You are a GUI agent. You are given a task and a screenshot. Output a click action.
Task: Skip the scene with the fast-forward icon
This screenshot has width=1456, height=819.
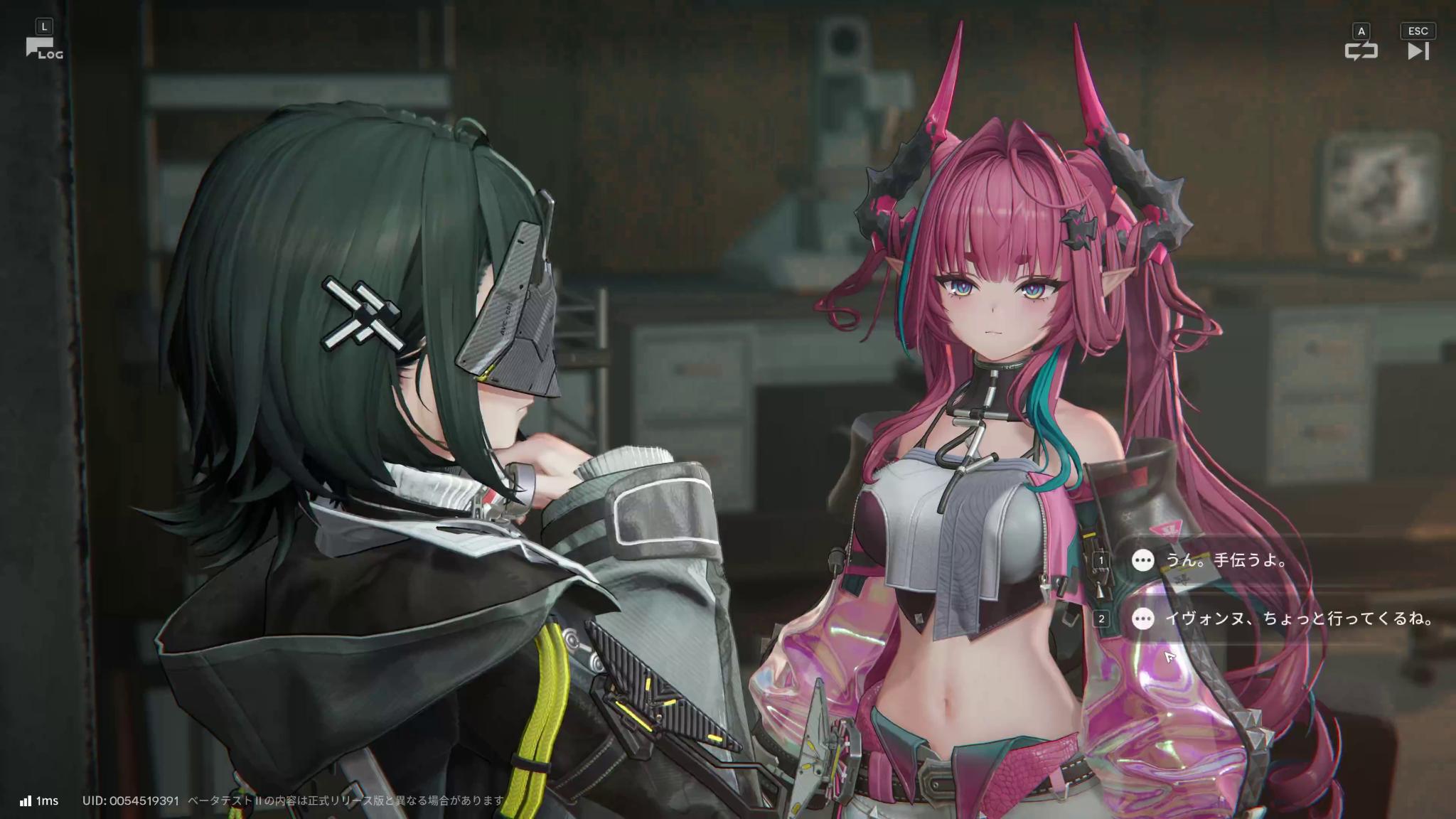(x=1419, y=51)
